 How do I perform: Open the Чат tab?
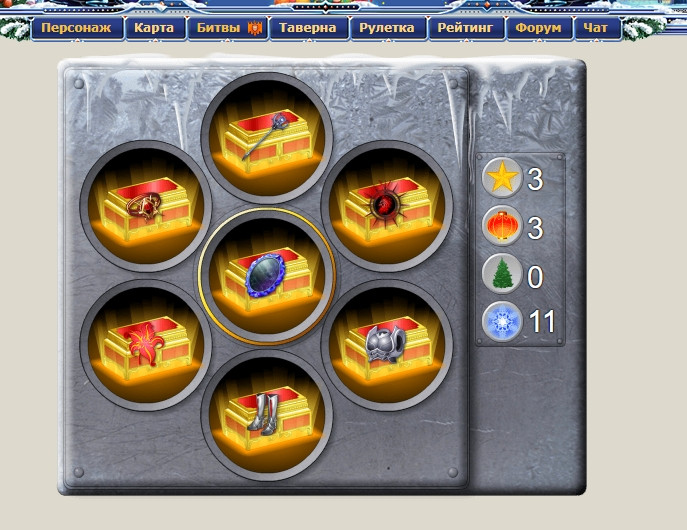596,28
